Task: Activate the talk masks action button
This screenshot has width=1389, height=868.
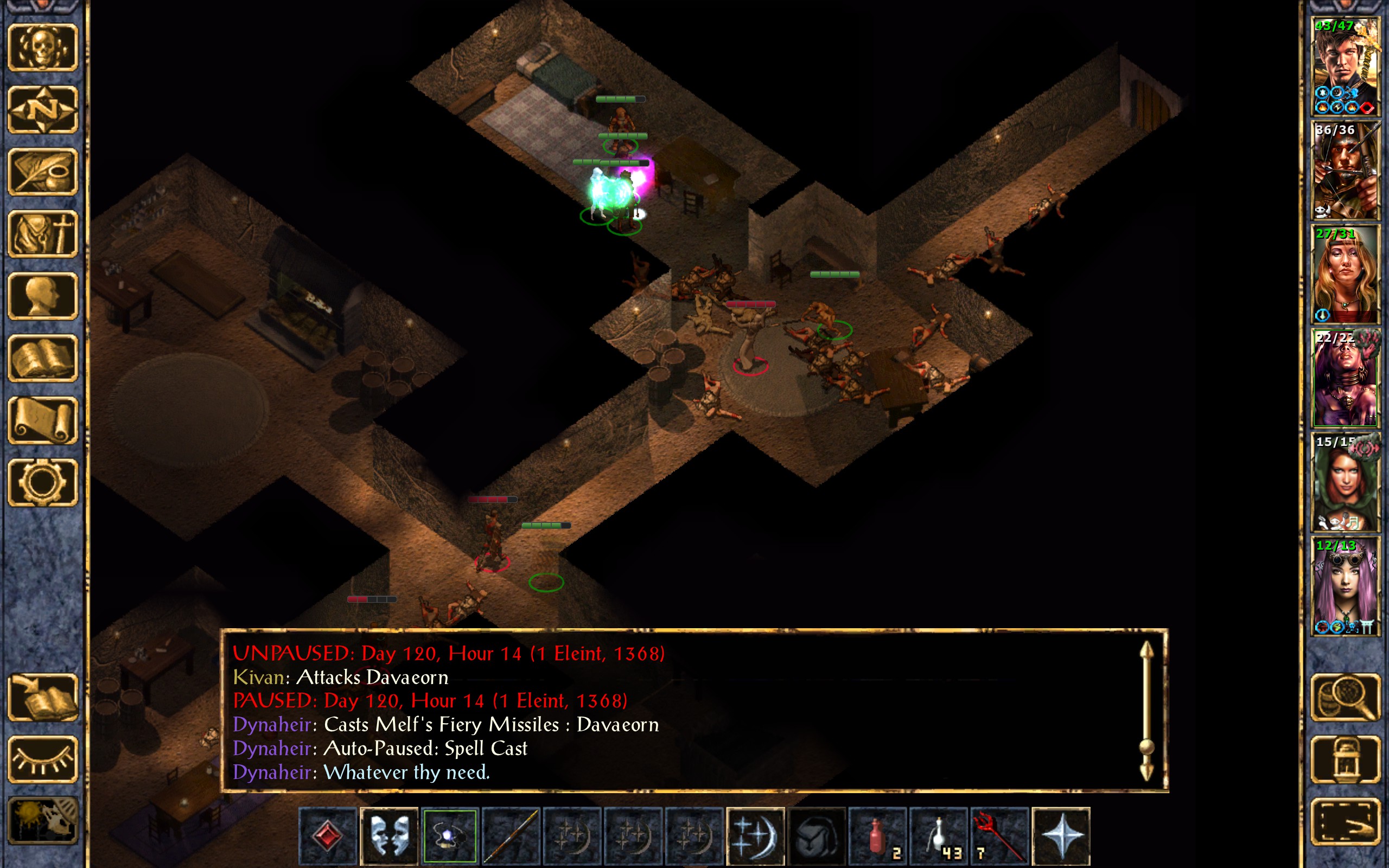Action: pyautogui.click(x=389, y=836)
